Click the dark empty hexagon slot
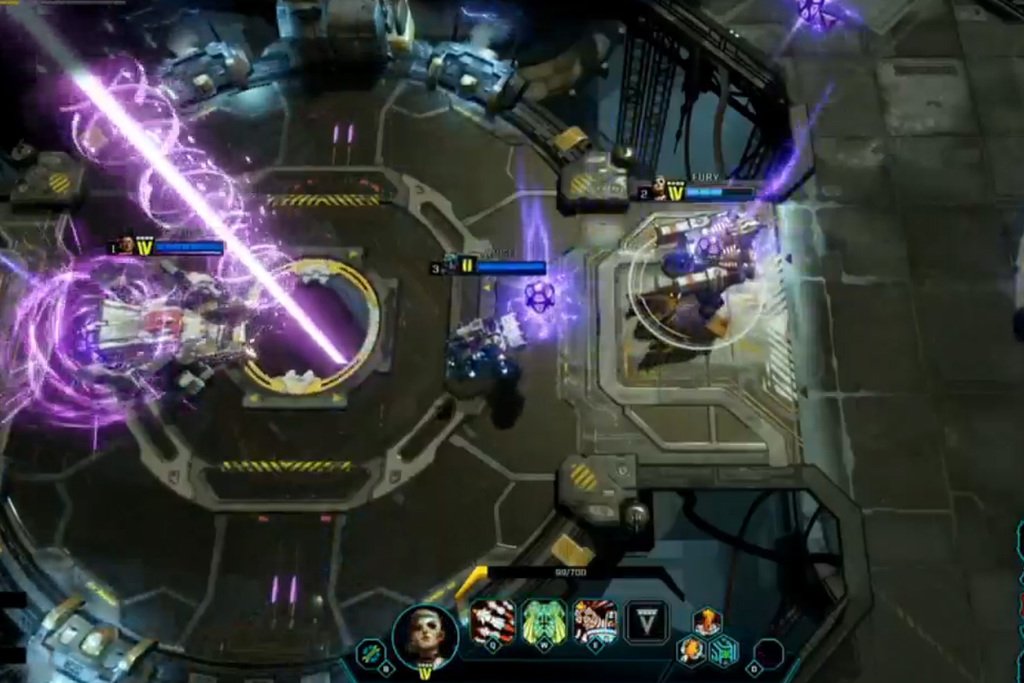Viewport: 1024px width, 683px height. pos(768,654)
